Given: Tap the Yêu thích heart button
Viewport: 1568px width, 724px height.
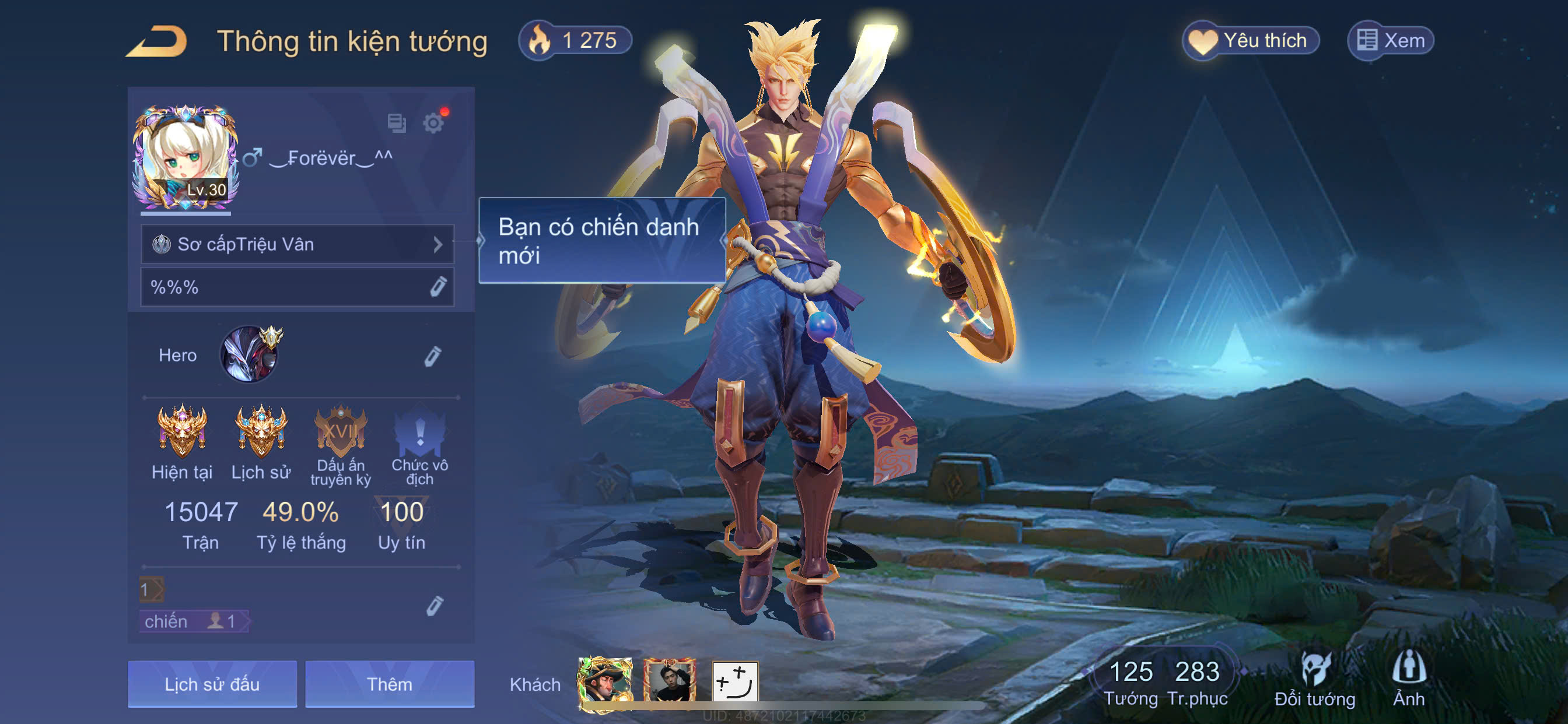Looking at the screenshot, I should pyautogui.click(x=1250, y=41).
